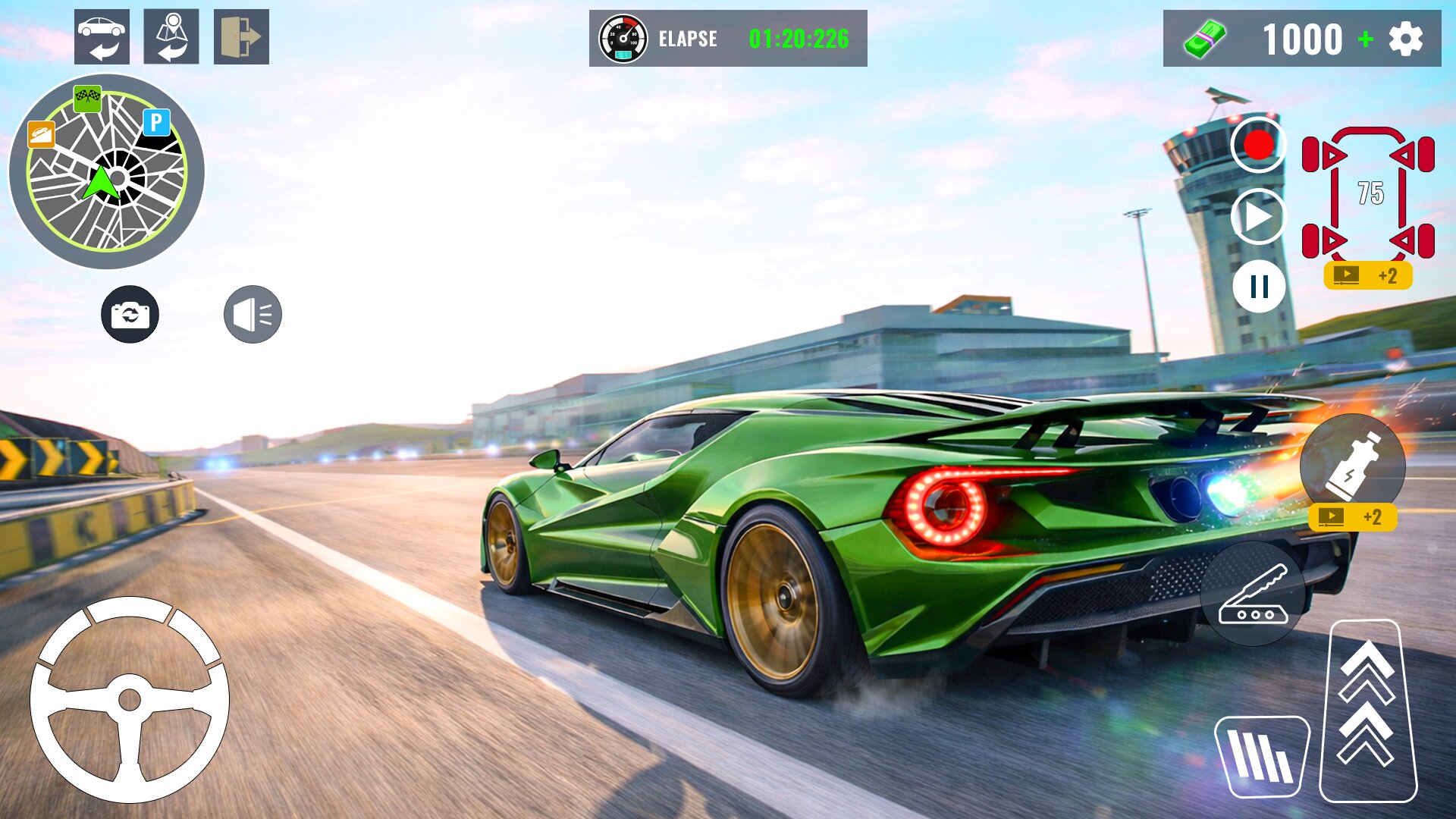Click the play replay button
This screenshot has width=1456, height=819.
point(1259,216)
